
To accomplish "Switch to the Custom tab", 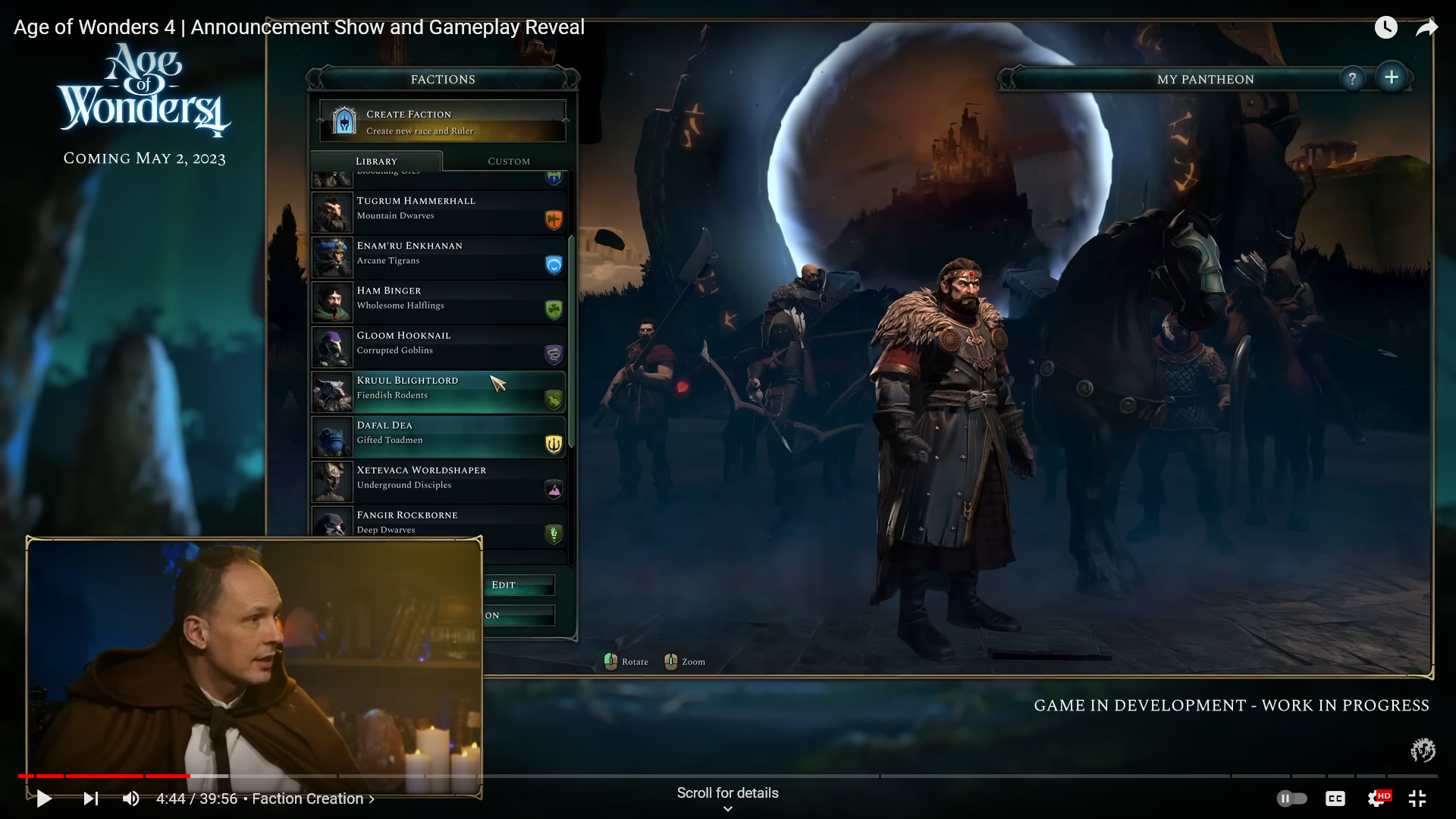I will [508, 161].
